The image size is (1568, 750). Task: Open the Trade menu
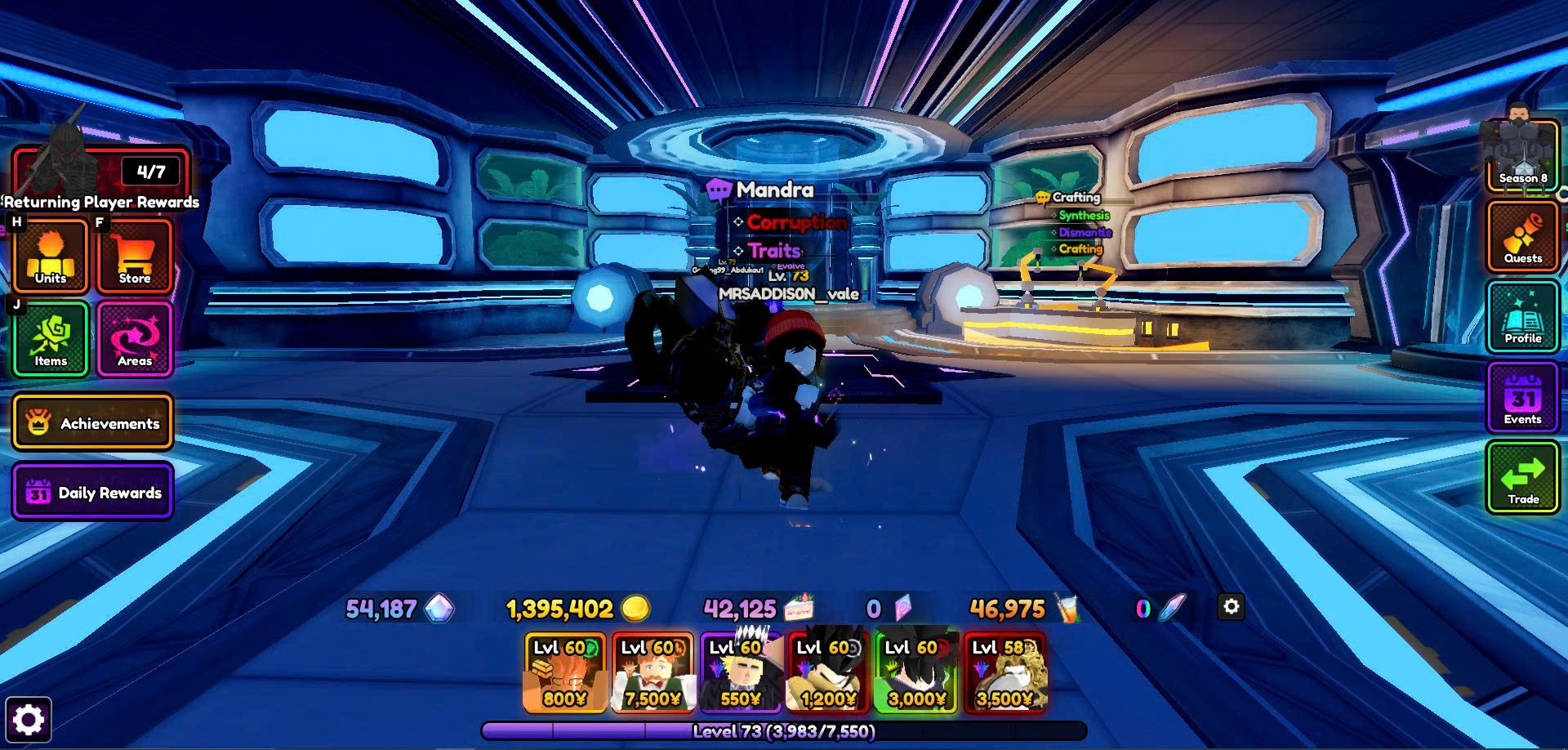1522,478
